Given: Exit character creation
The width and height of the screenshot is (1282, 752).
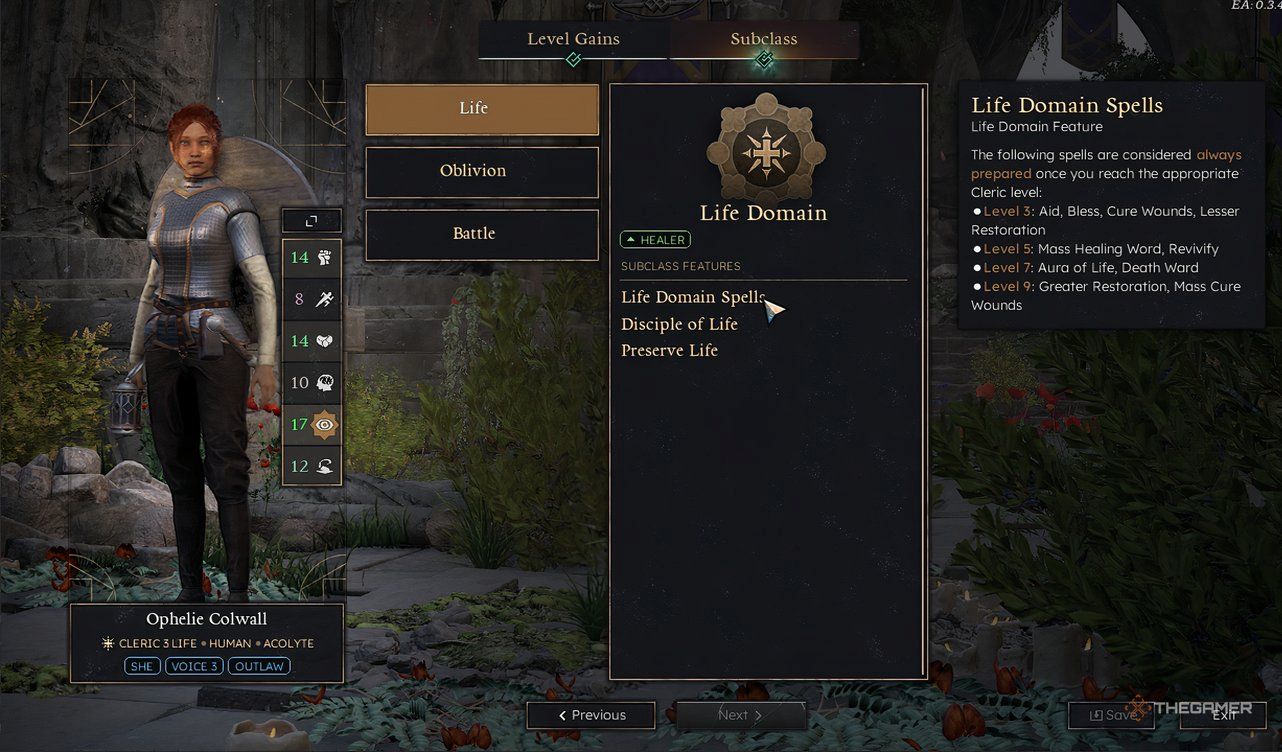Looking at the screenshot, I should tap(1224, 715).
